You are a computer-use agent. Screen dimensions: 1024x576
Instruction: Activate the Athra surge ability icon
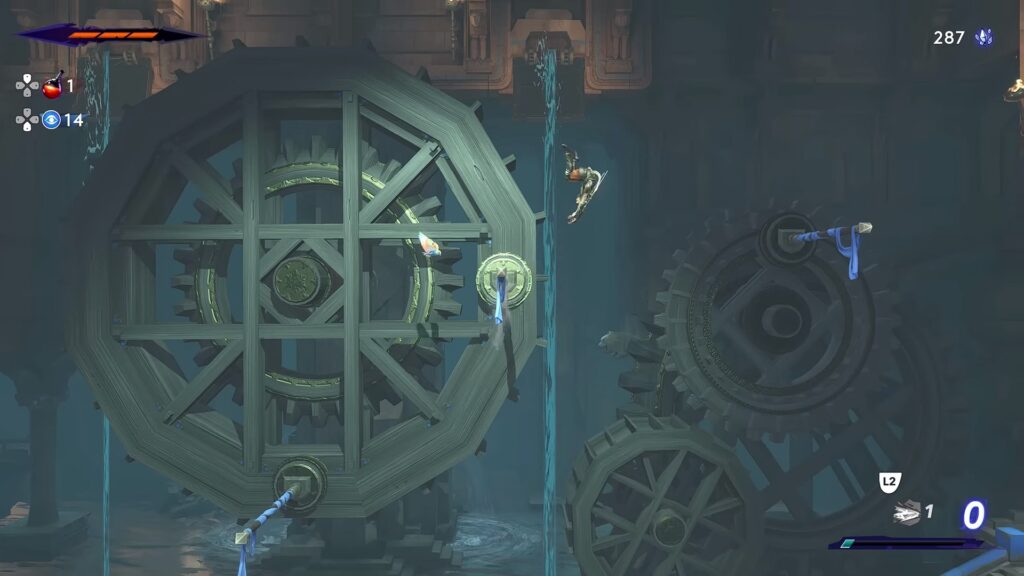pyautogui.click(x=907, y=513)
